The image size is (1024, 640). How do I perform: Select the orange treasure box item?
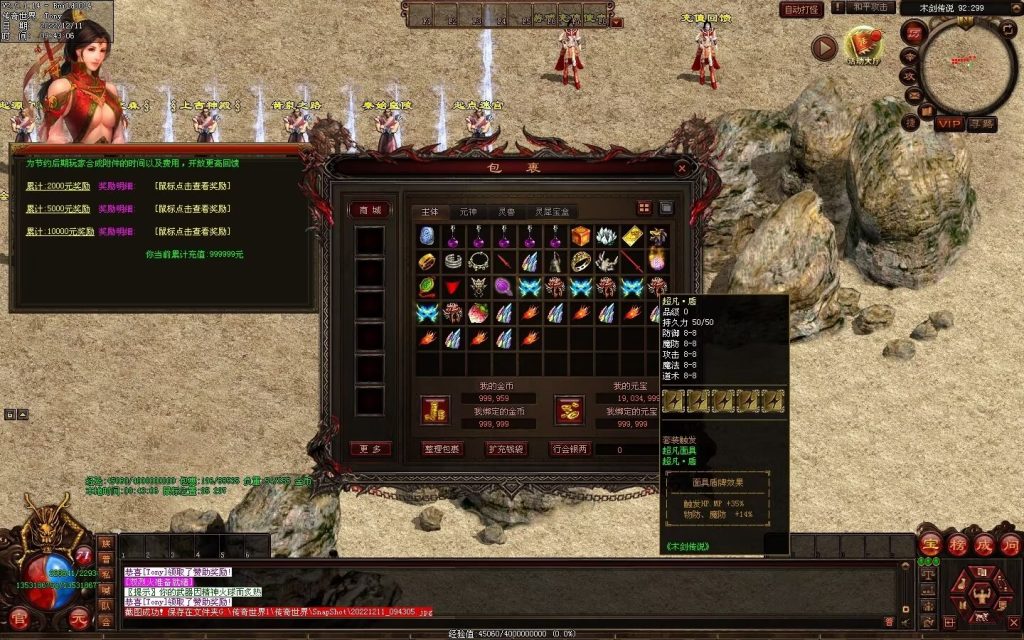[x=582, y=236]
